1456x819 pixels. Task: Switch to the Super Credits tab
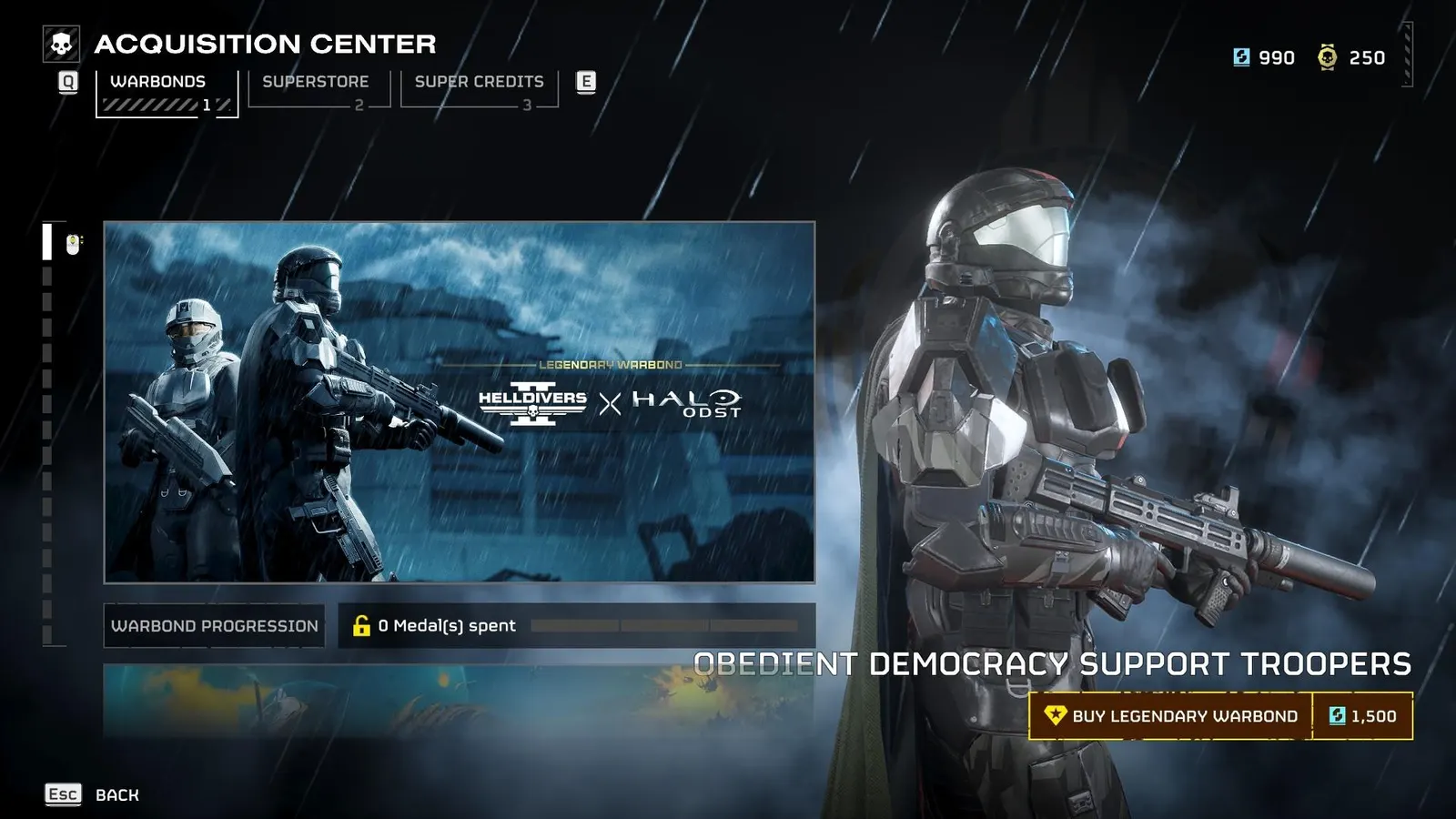pyautogui.click(x=478, y=81)
